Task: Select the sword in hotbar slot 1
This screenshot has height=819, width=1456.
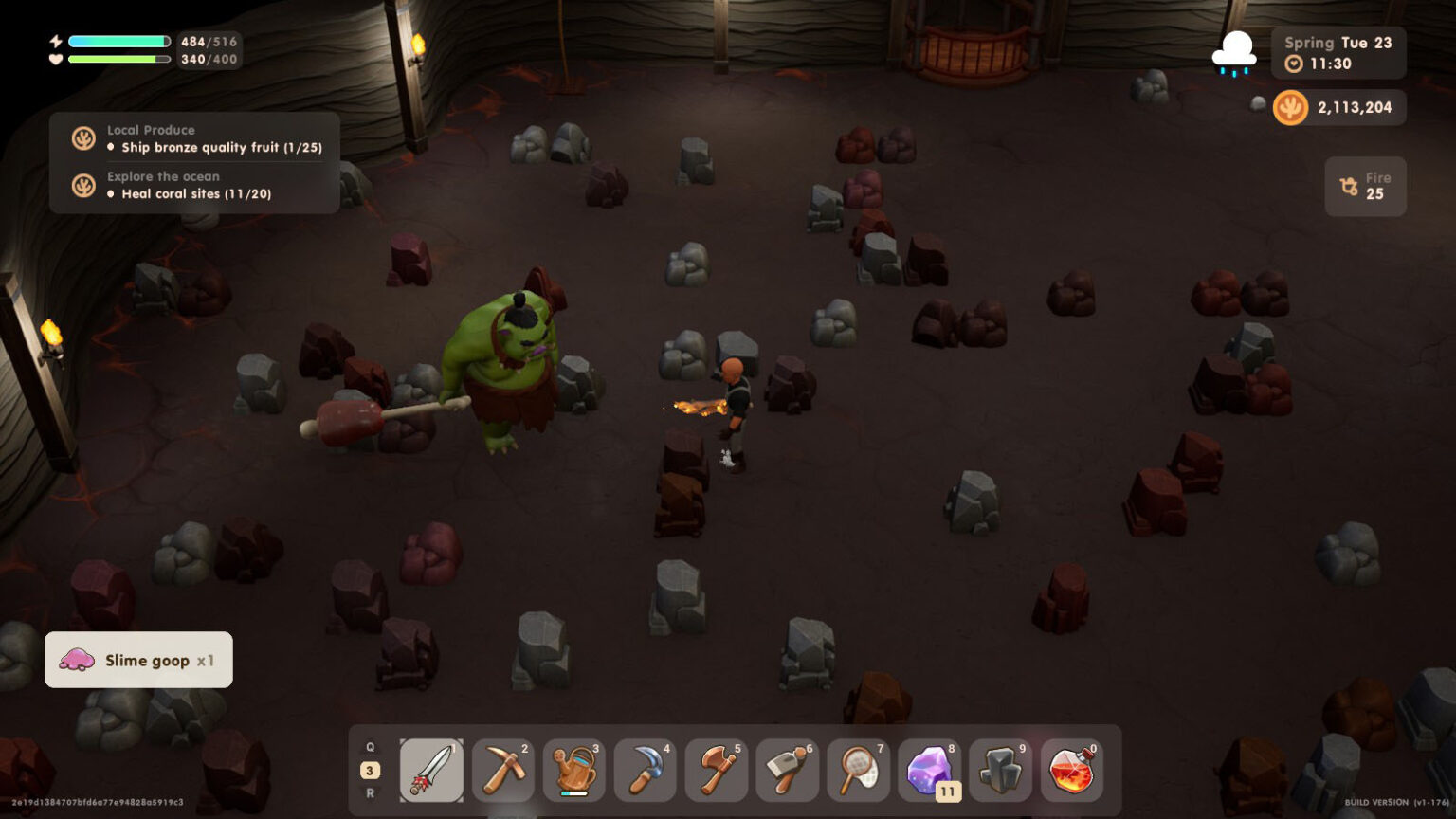Action: [x=431, y=771]
